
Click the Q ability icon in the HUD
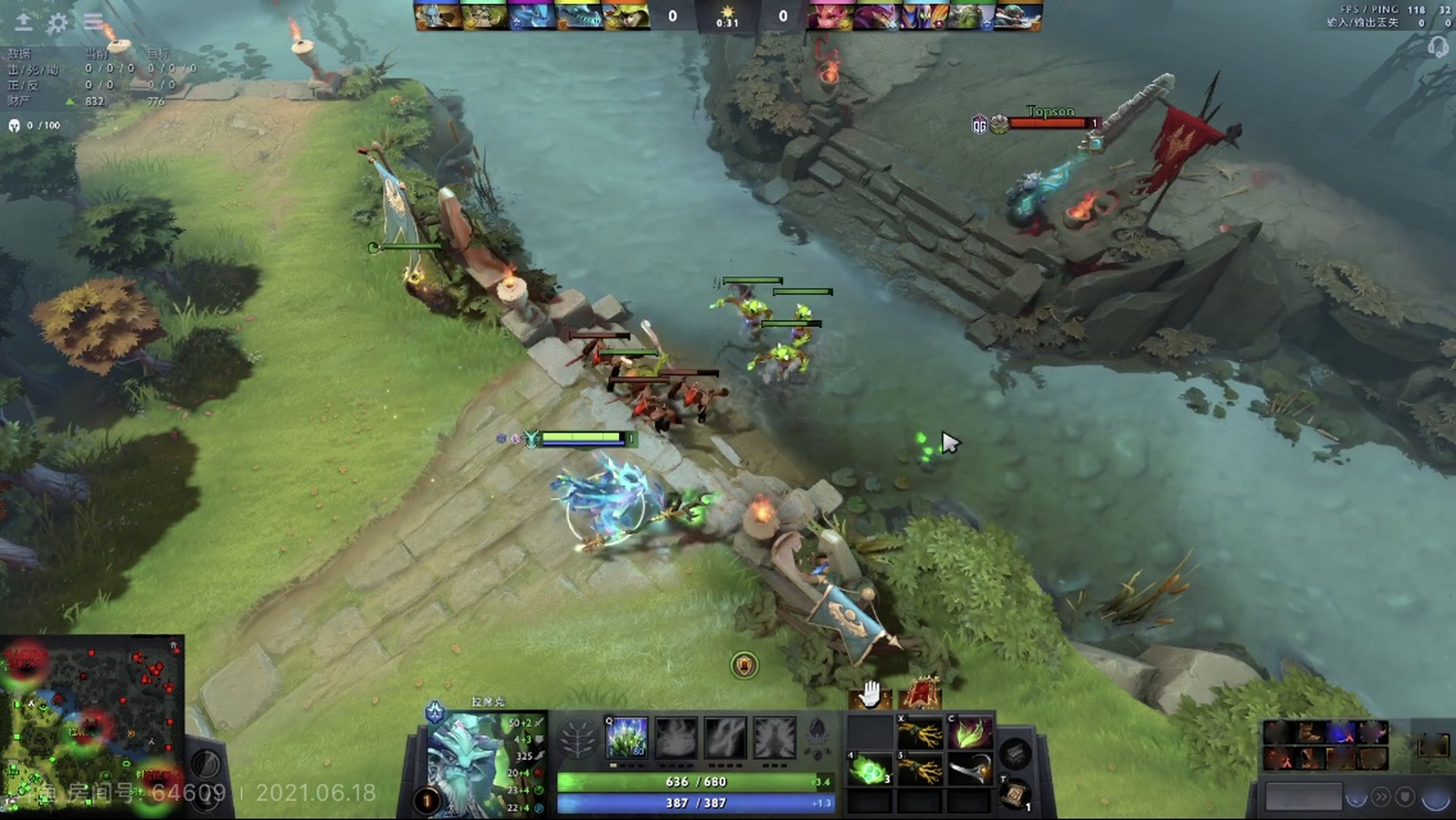click(x=625, y=738)
